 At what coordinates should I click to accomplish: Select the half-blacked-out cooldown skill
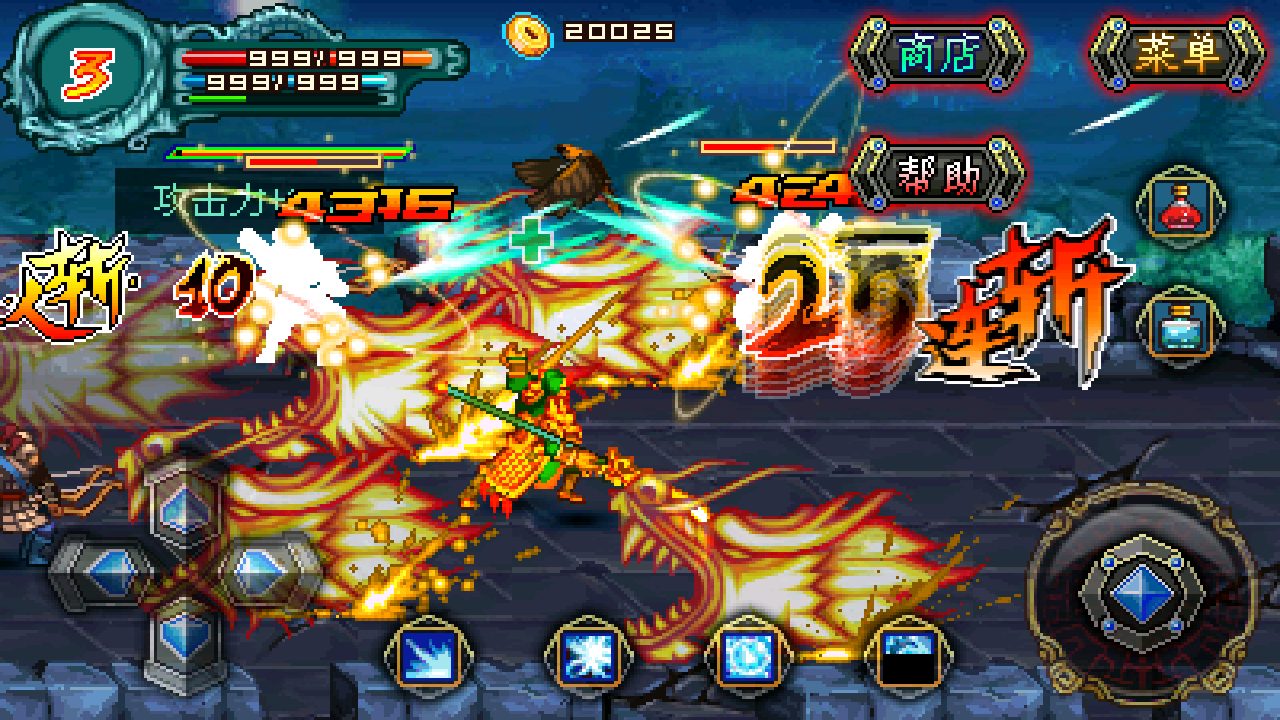click(908, 657)
